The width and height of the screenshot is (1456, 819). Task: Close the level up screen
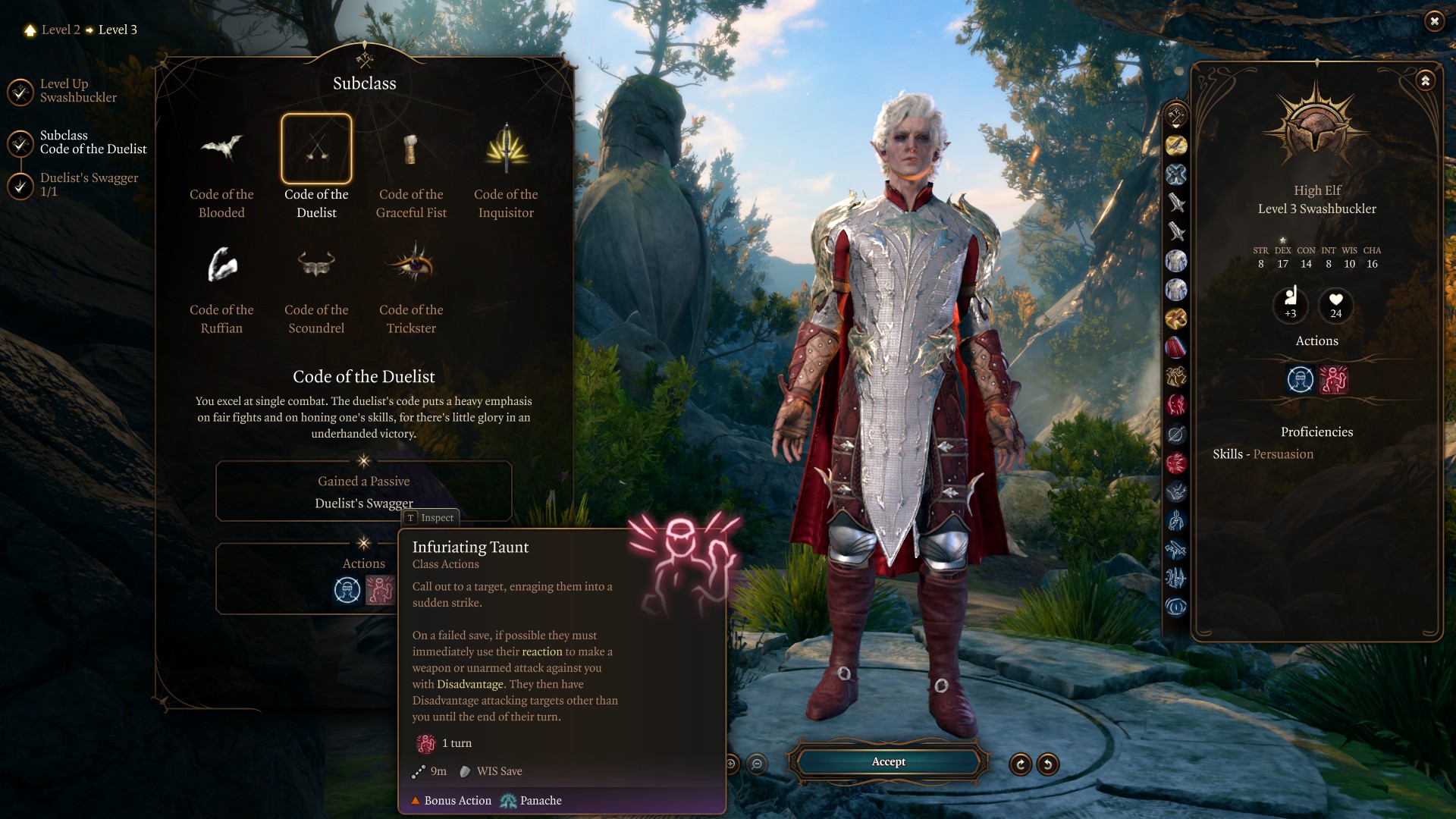click(x=1434, y=21)
